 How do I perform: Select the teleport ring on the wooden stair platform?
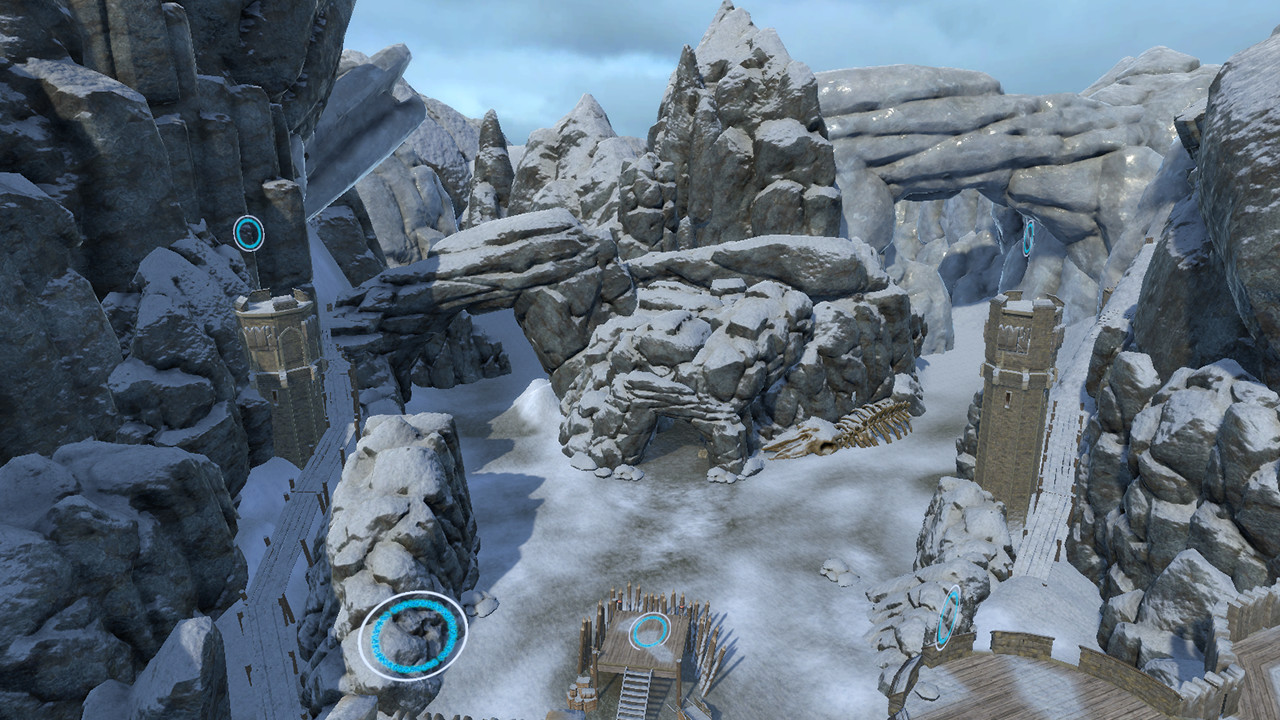click(x=649, y=631)
